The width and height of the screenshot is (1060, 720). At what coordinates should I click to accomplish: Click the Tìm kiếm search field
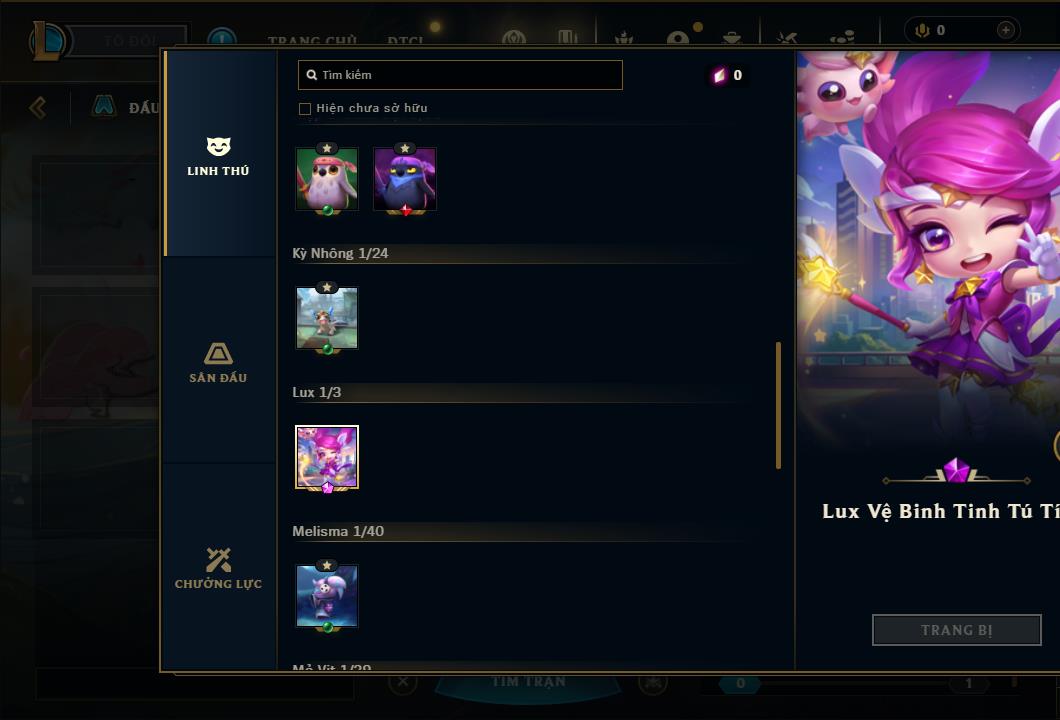[x=460, y=75]
